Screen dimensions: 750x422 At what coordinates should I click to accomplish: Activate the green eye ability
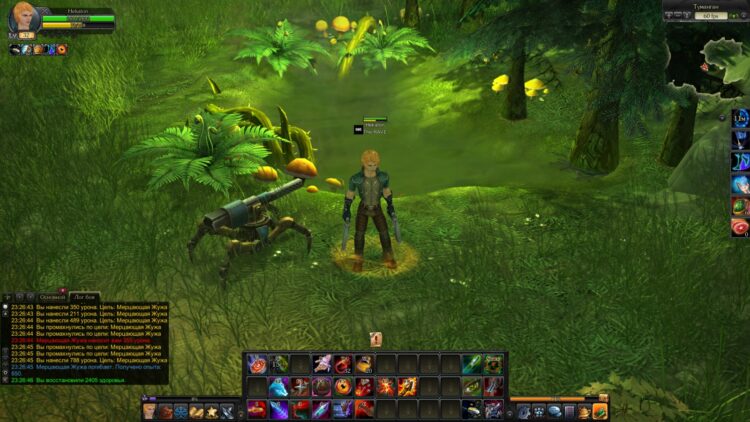click(471, 386)
